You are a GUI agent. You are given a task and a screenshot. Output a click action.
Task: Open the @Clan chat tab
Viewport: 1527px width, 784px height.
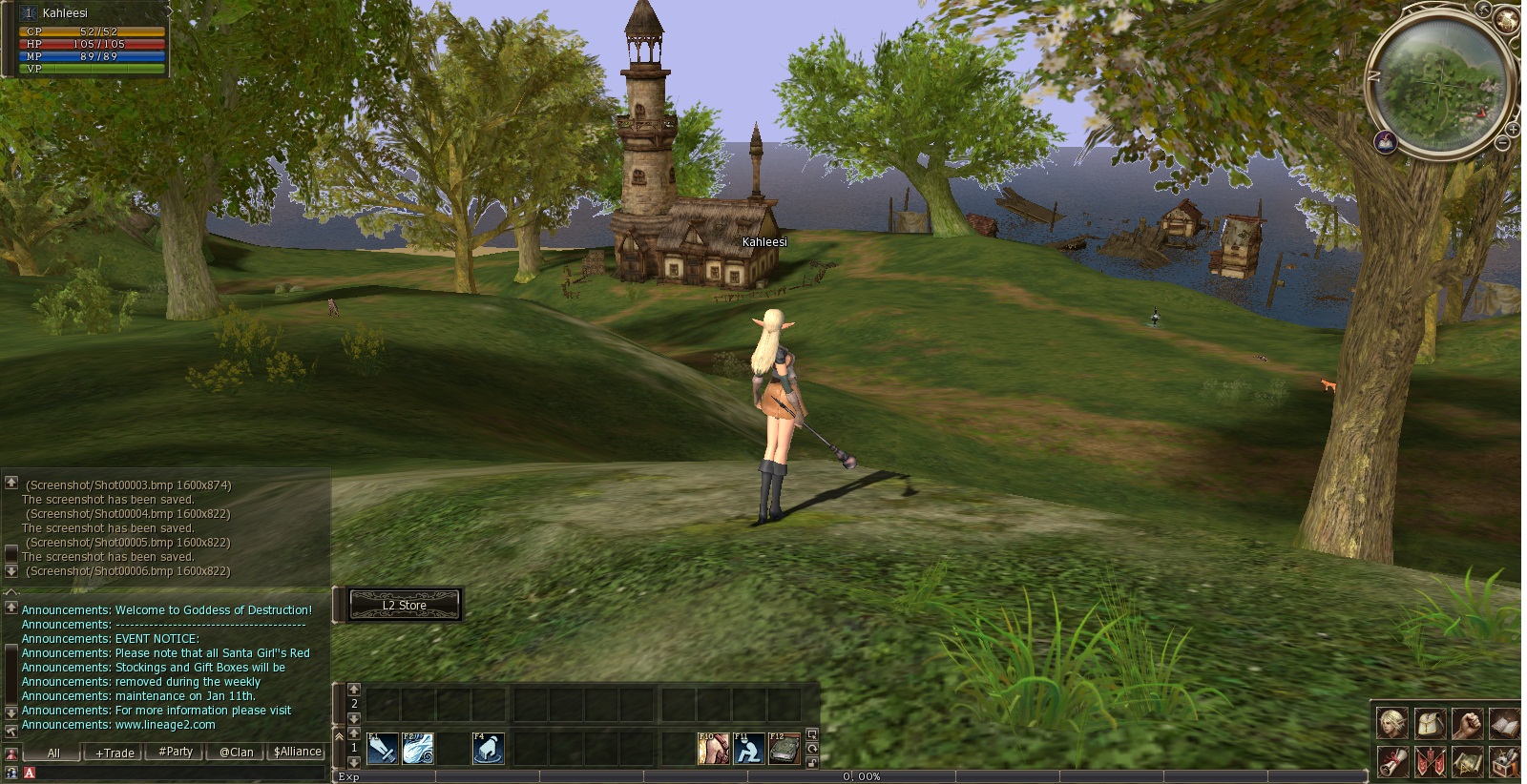(236, 752)
